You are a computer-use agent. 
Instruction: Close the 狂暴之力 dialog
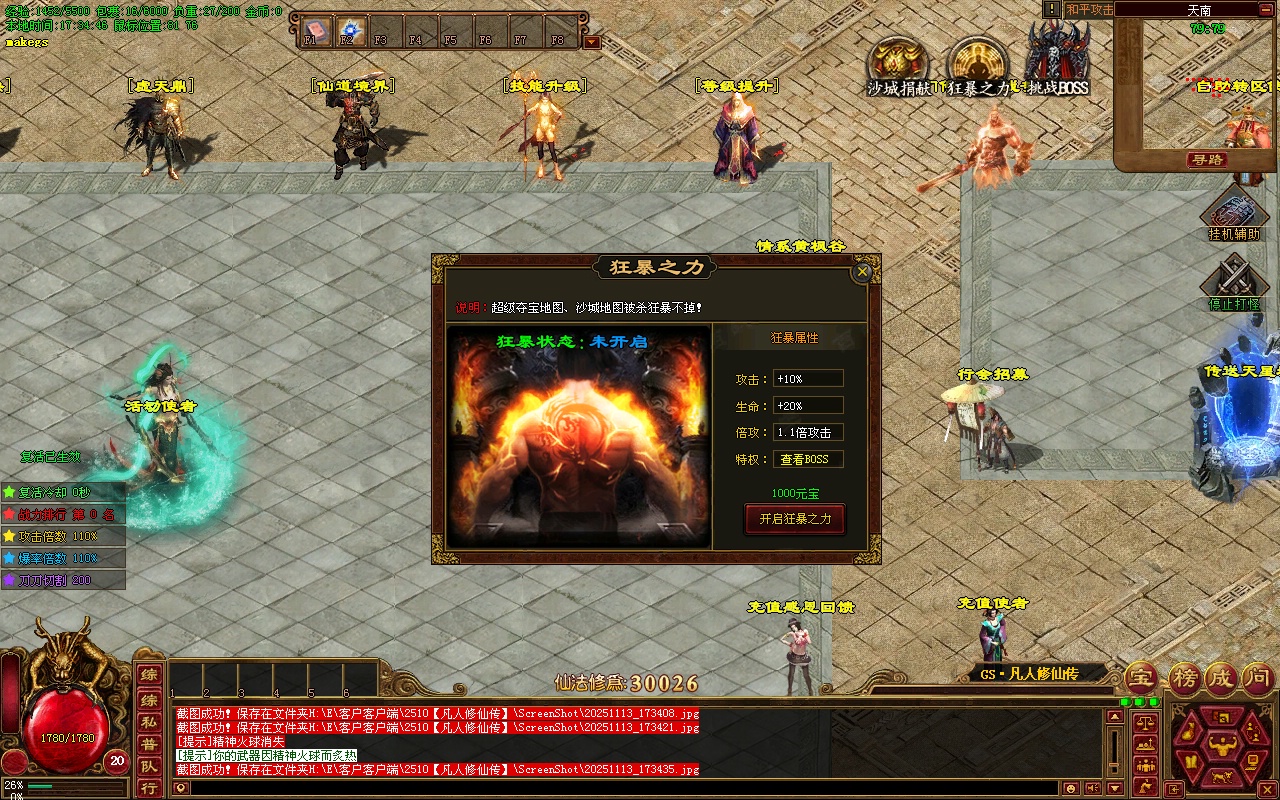(x=862, y=271)
